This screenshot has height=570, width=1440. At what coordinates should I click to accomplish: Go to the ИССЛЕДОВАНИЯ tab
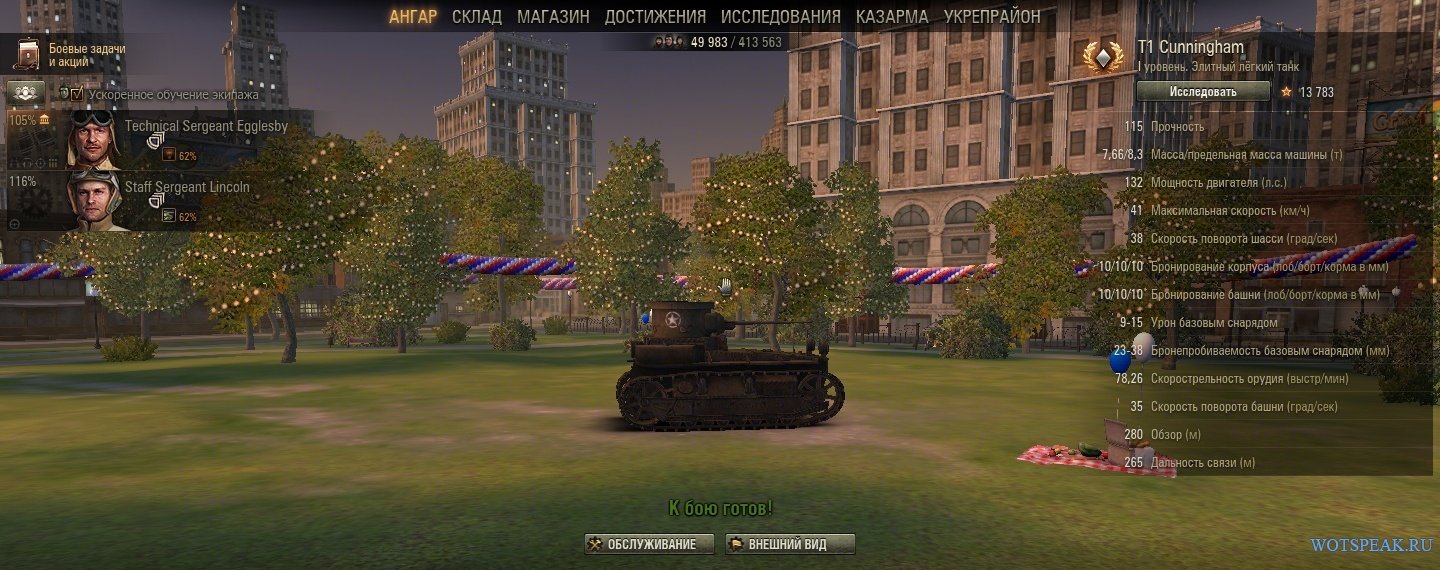coord(780,16)
